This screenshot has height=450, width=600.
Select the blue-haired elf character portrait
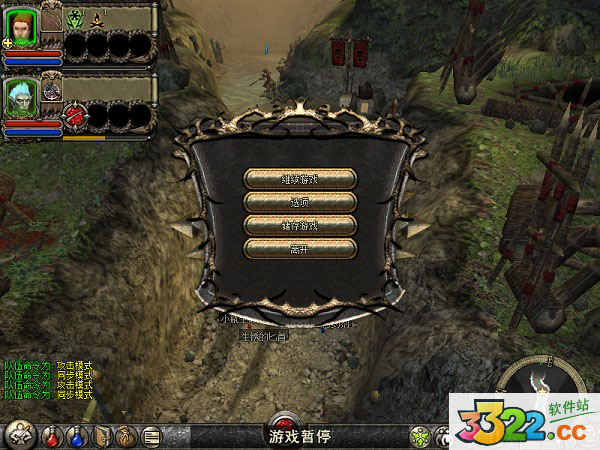23,98
